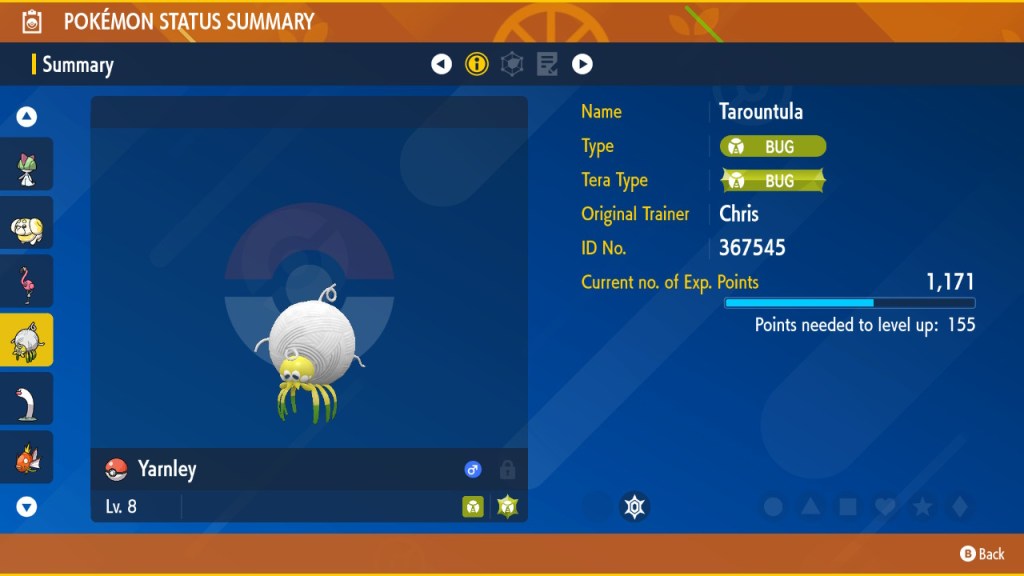This screenshot has width=1024, height=576.
Task: Toggle the star marking
Action: point(922,507)
